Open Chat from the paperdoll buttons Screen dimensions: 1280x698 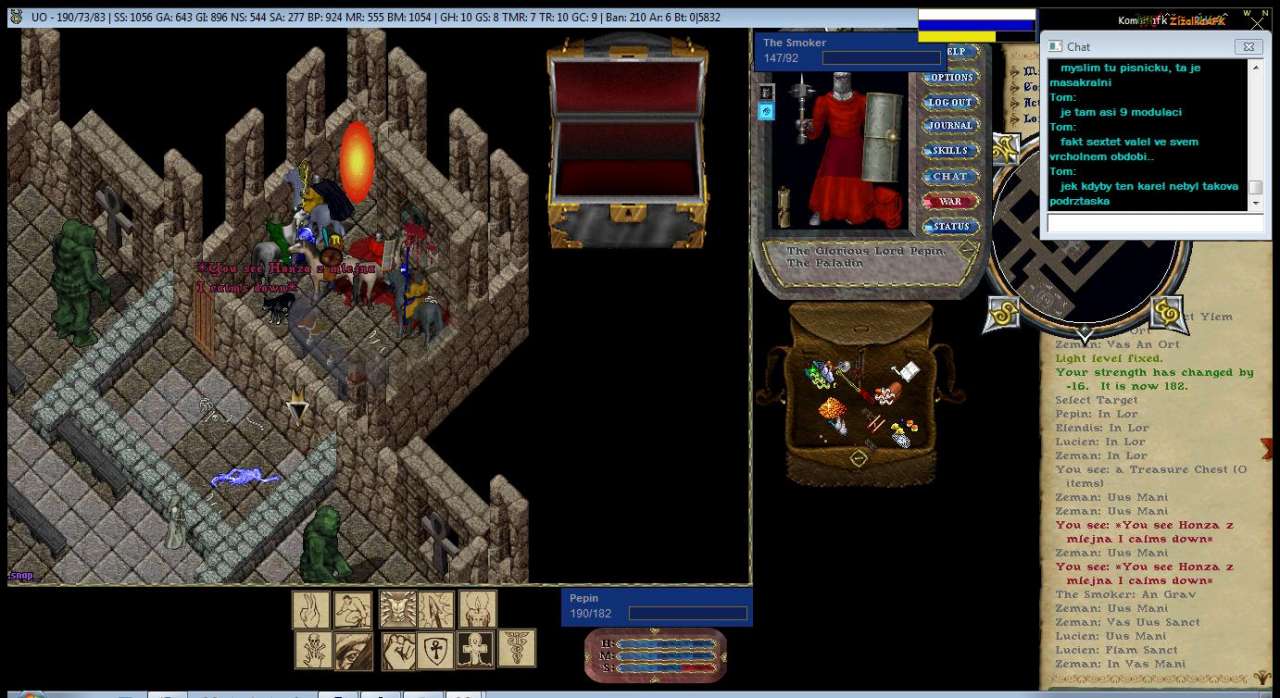(x=950, y=176)
